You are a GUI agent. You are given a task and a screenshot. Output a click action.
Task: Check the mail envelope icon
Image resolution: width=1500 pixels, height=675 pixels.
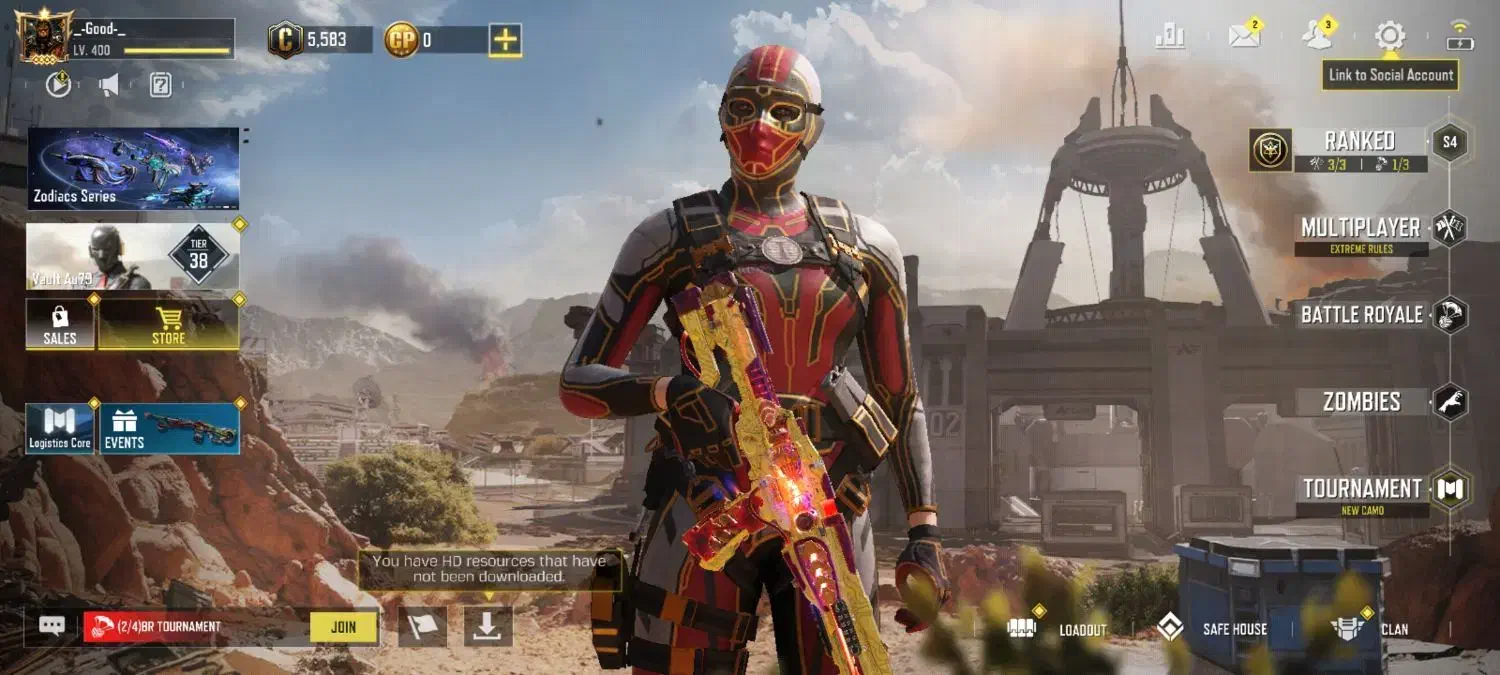[1244, 37]
